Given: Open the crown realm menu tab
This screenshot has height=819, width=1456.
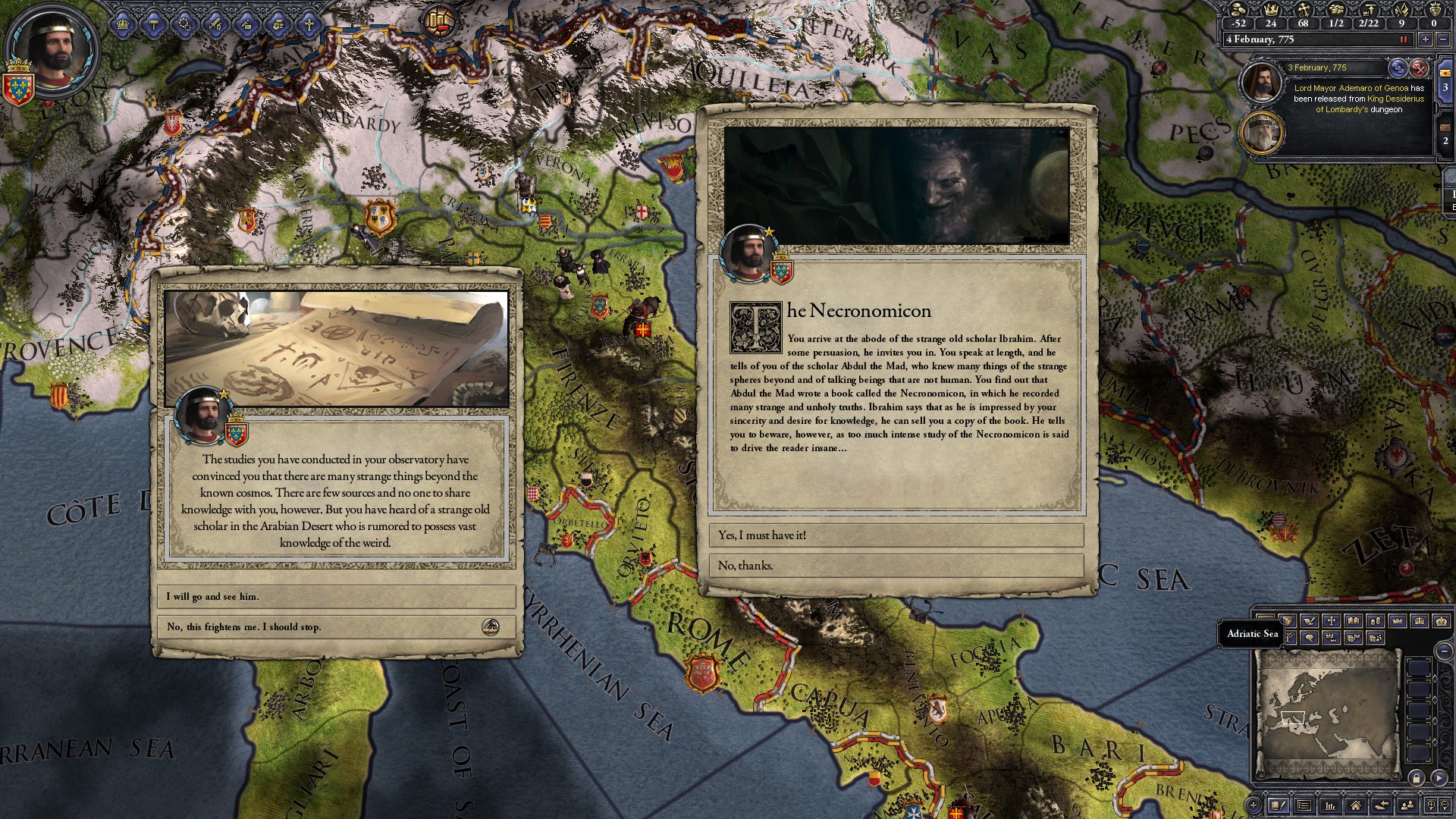Looking at the screenshot, I should [x=123, y=24].
